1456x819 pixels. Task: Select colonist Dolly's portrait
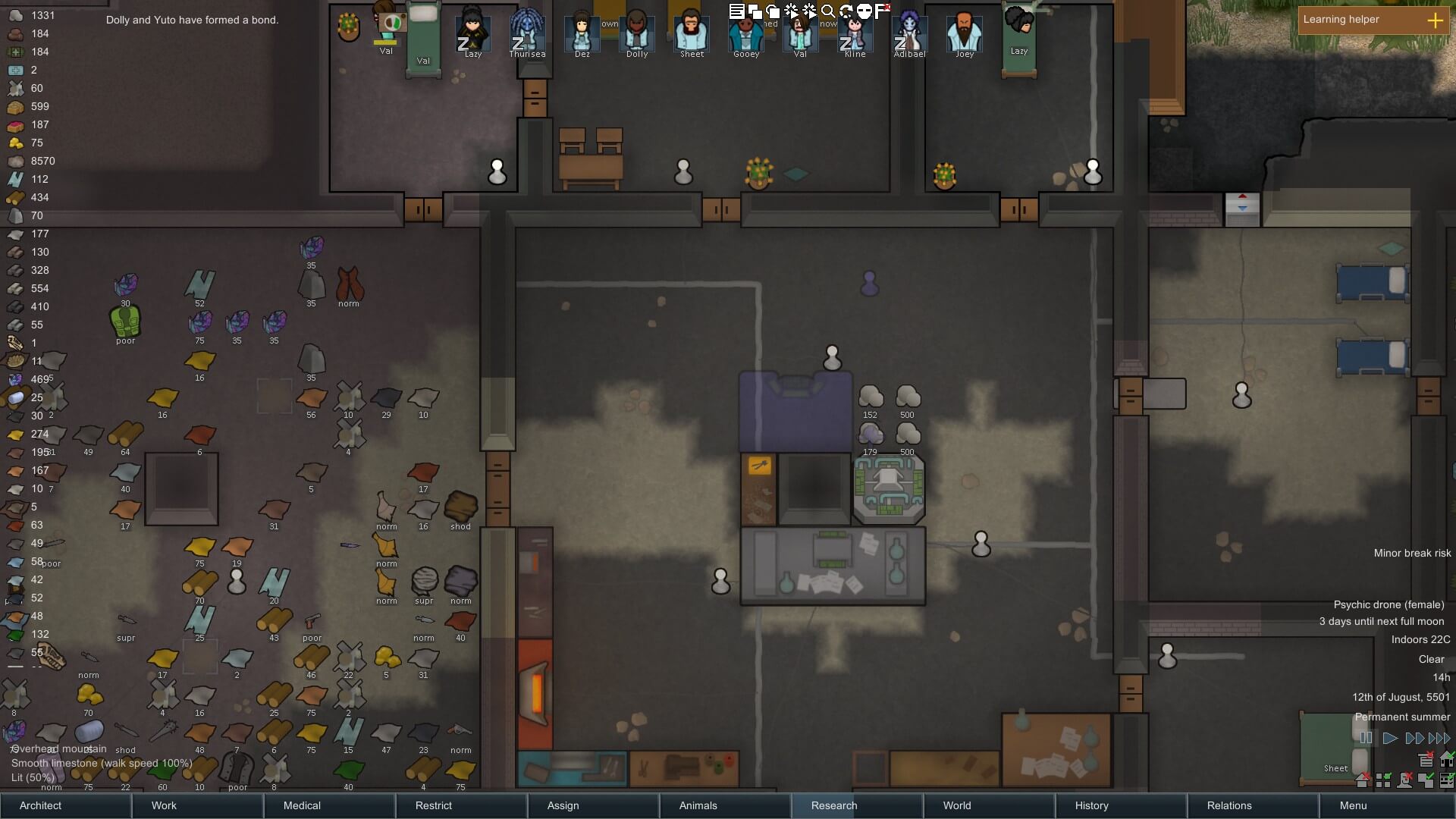[x=637, y=33]
